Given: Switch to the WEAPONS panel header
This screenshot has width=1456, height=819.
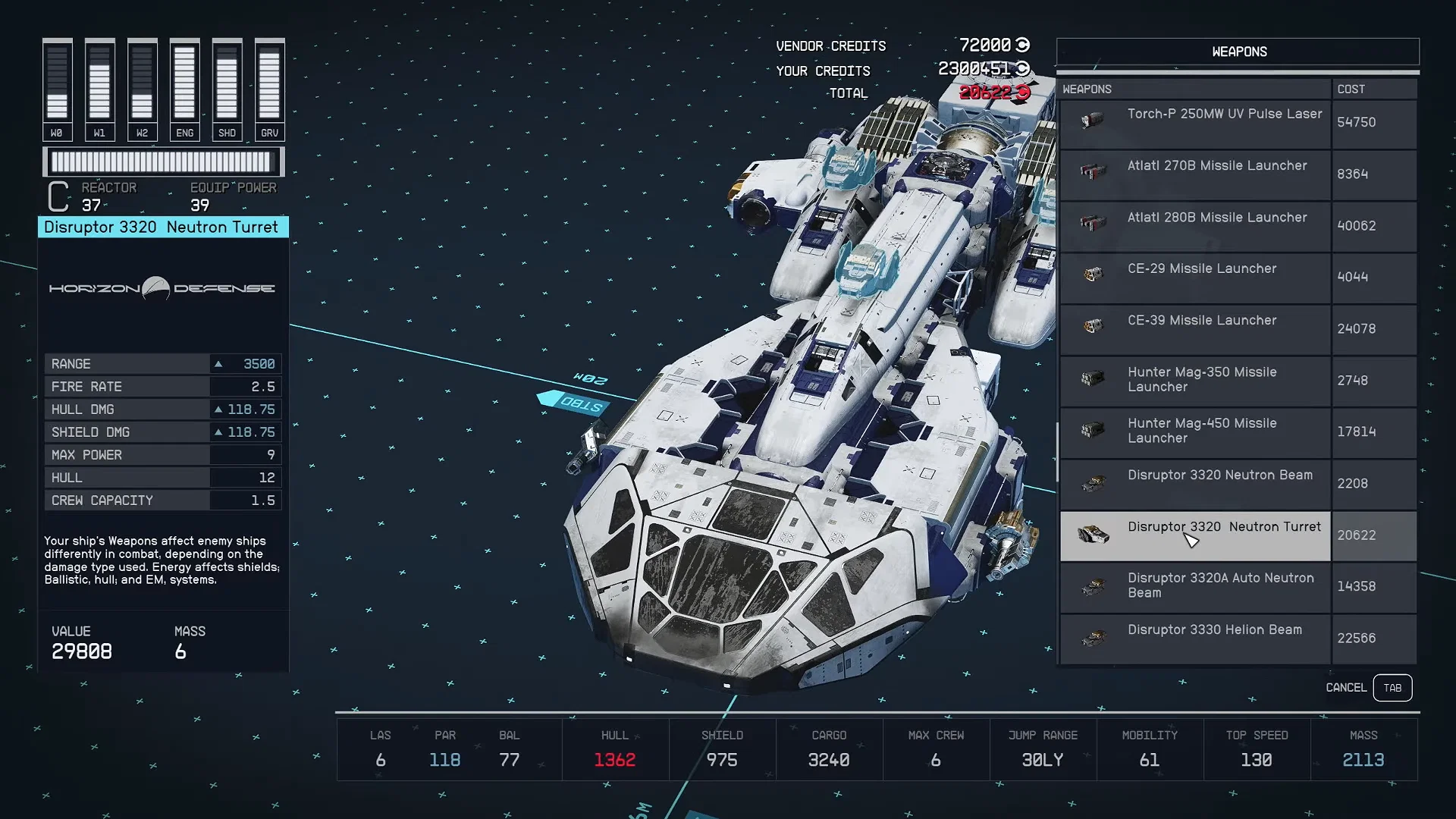Looking at the screenshot, I should (1238, 51).
